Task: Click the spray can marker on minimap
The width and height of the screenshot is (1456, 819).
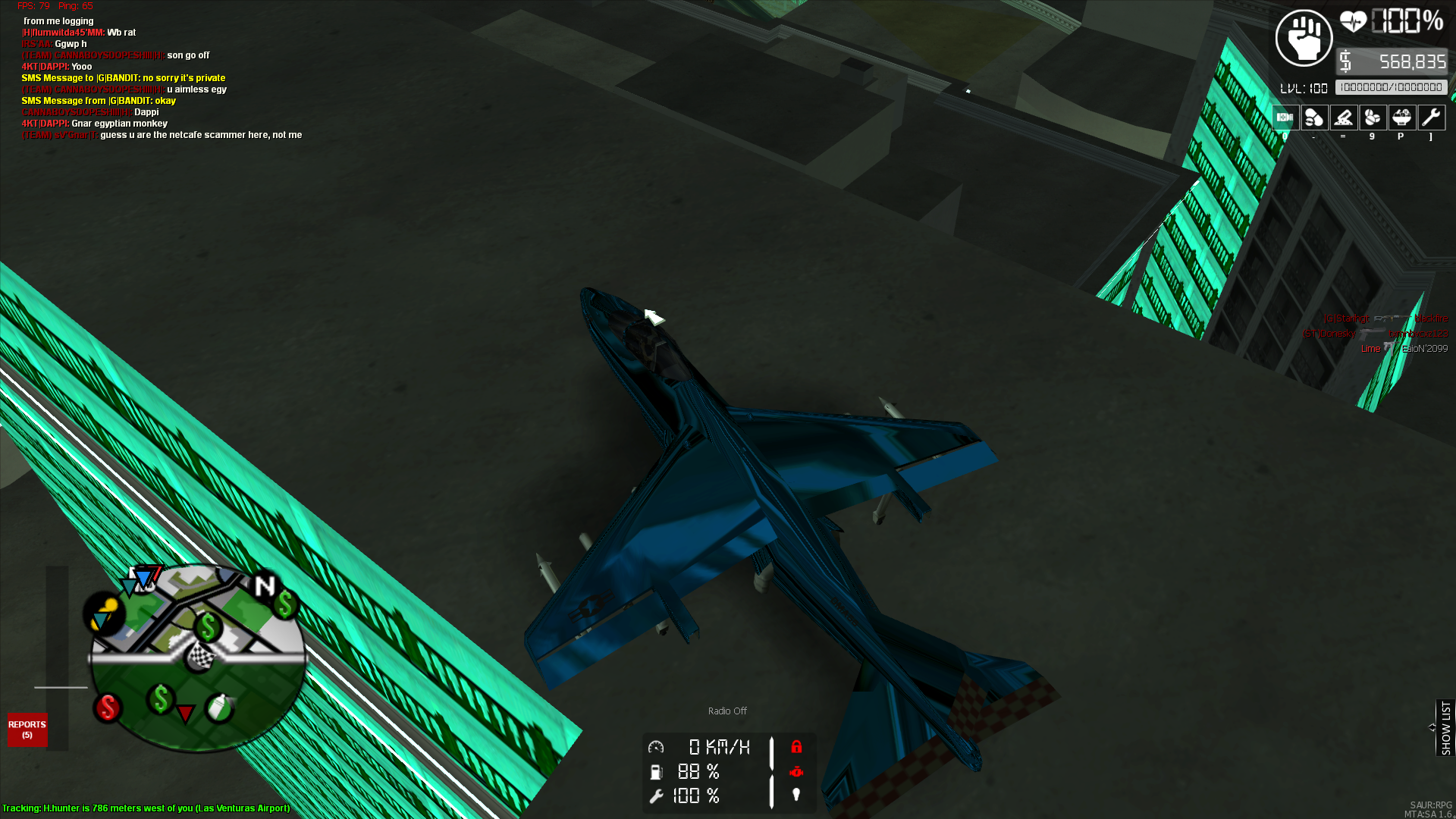Action: [219, 708]
